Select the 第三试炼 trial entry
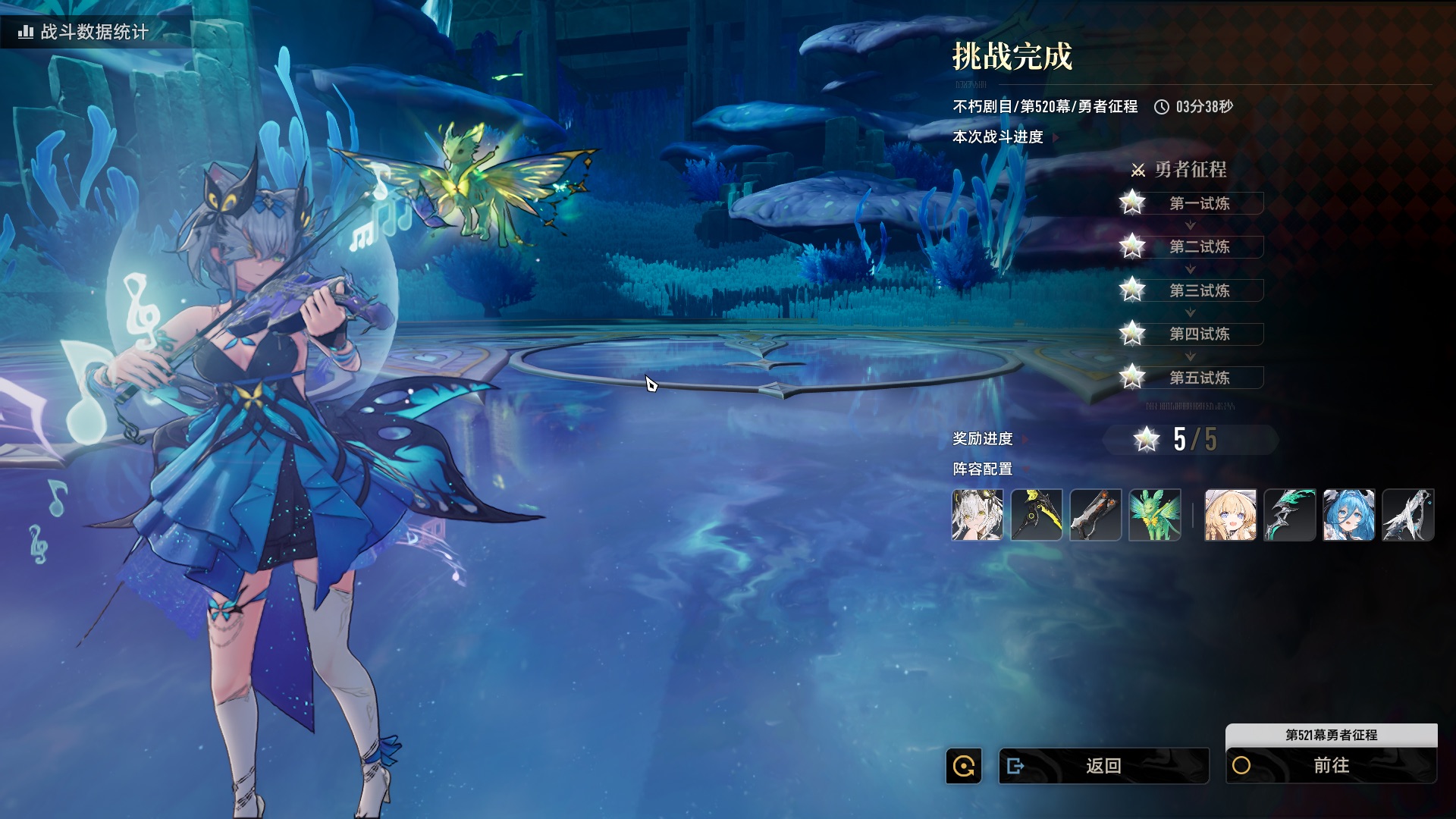This screenshot has height=819, width=1456. click(1199, 290)
